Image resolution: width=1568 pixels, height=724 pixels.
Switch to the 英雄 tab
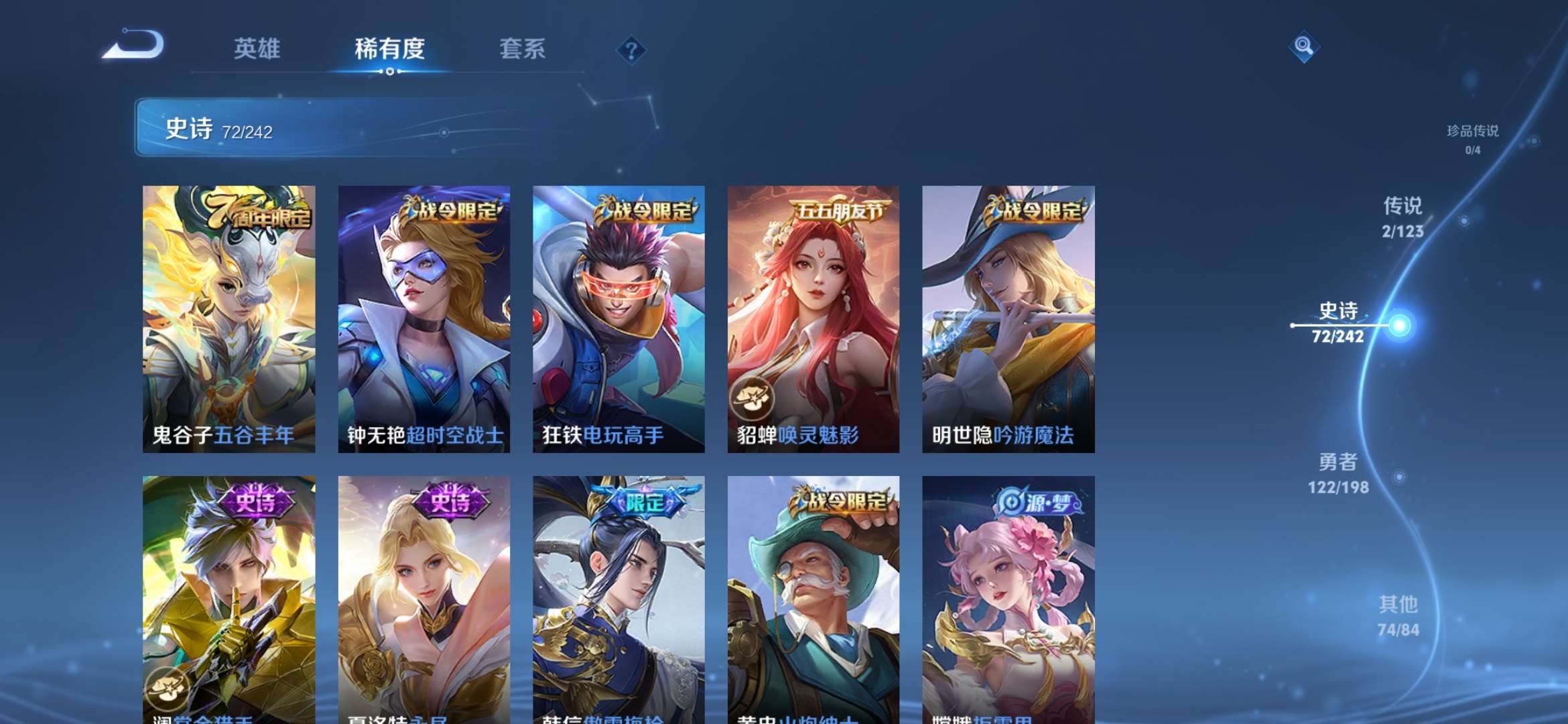click(x=258, y=48)
